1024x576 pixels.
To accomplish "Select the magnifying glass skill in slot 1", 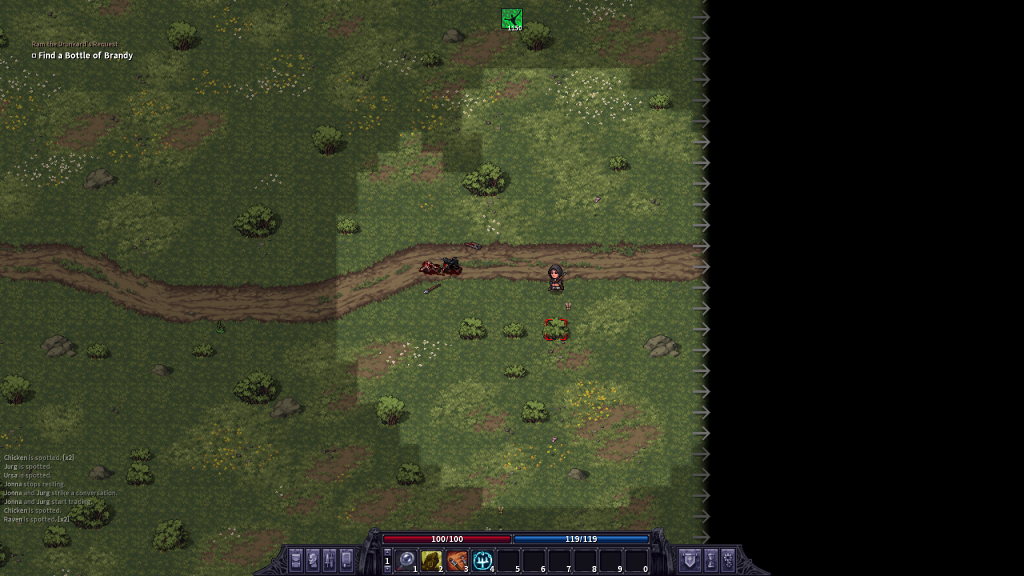I will point(407,560).
